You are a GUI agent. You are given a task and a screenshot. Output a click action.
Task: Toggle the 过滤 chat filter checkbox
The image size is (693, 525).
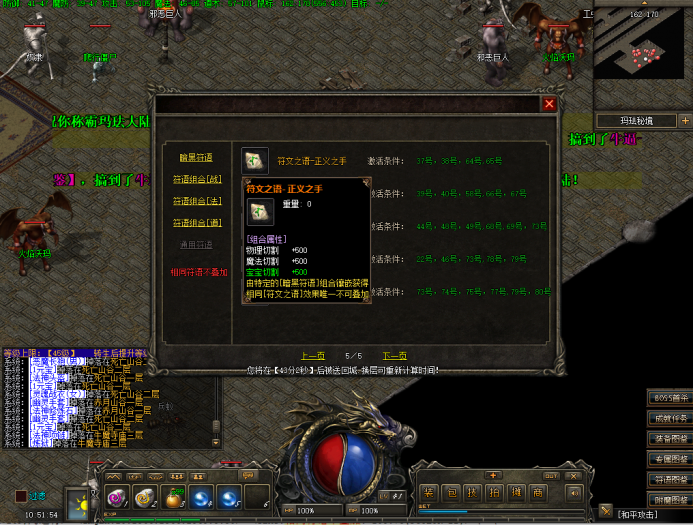21,495
